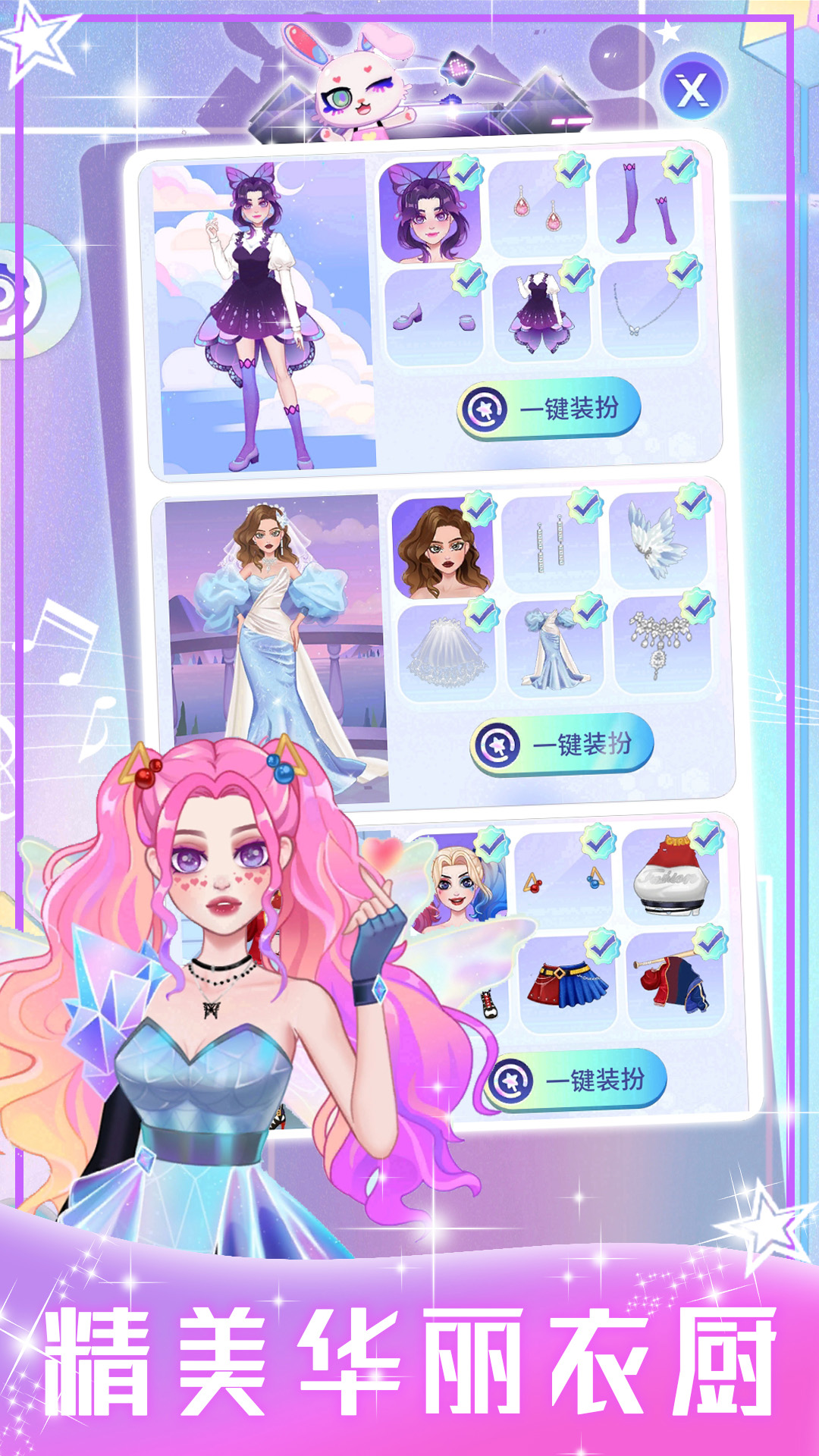The height and width of the screenshot is (1456, 819).
Task: Select the triangle cherry hair clips slot
Action: pos(565,880)
